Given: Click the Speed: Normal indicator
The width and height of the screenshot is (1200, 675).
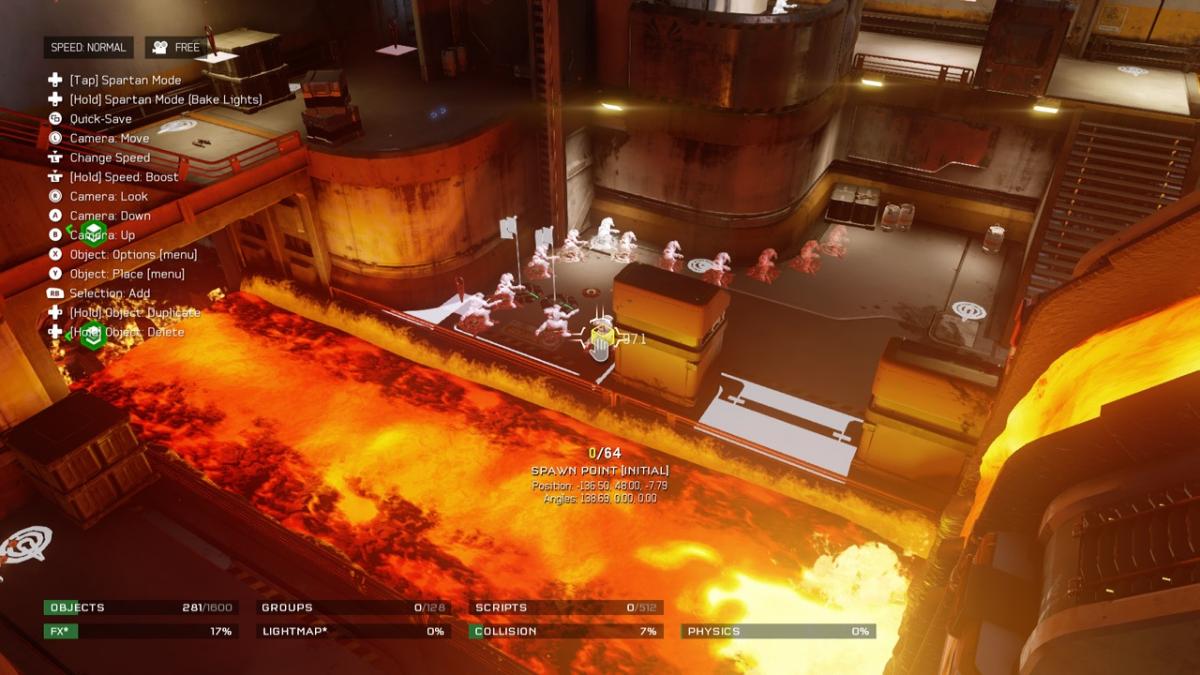Looking at the screenshot, I should pyautogui.click(x=89, y=47).
